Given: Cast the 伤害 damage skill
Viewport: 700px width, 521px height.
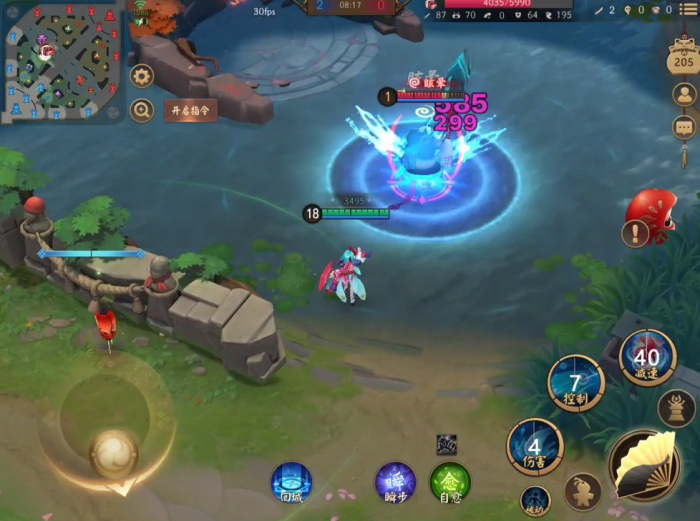Looking at the screenshot, I should tap(535, 447).
